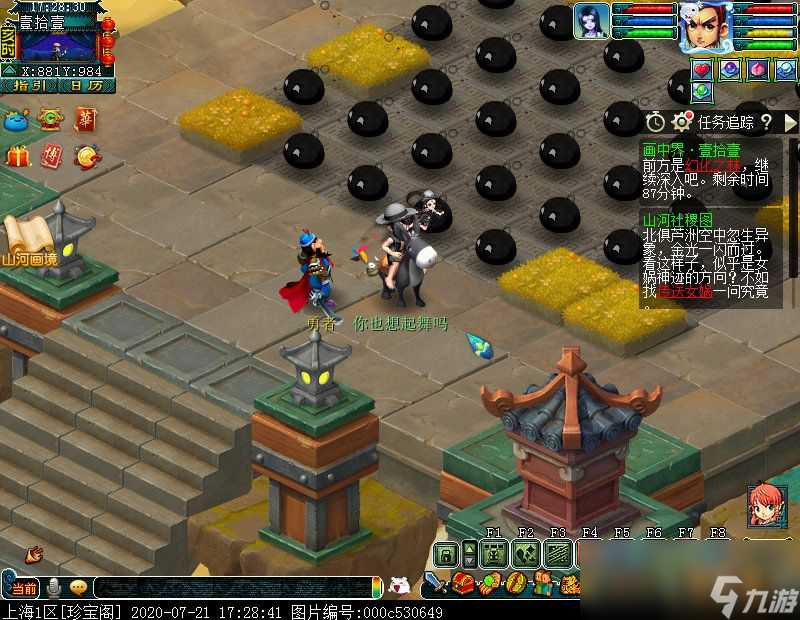Open the 指引 guide button

tap(30, 86)
